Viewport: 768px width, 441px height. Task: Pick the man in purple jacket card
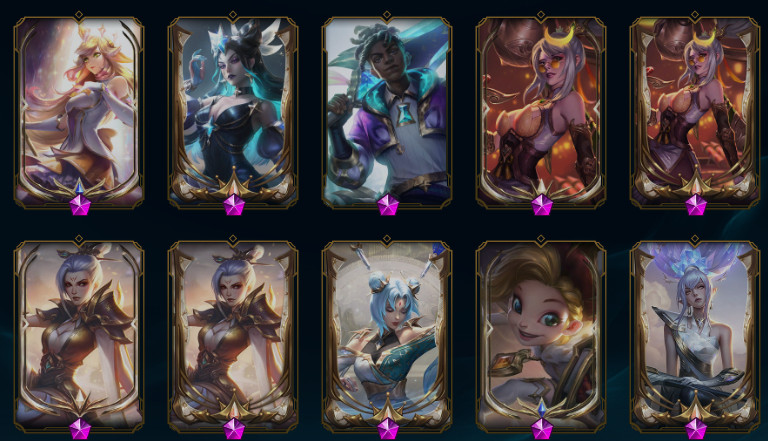[x=387, y=110]
